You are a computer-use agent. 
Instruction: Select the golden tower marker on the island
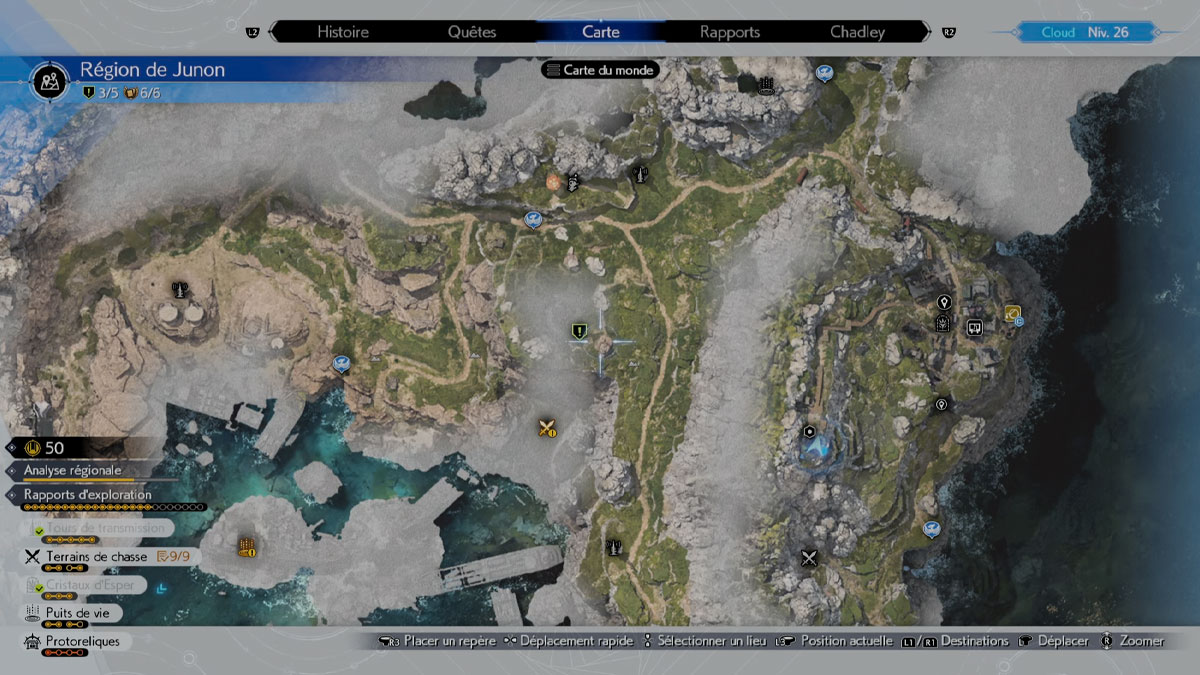point(247,546)
